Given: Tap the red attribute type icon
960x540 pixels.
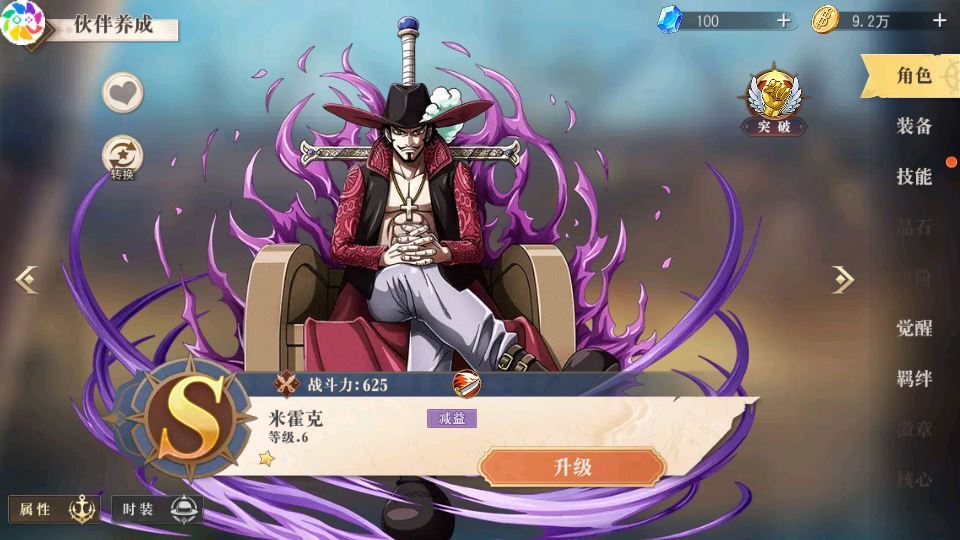Looking at the screenshot, I should tap(465, 384).
